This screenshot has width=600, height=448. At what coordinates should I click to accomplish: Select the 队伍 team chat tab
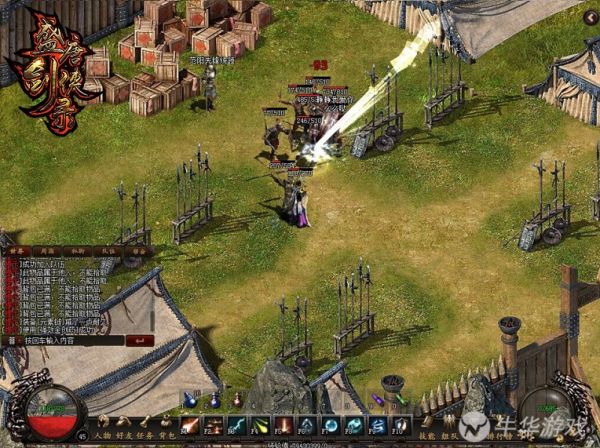point(108,251)
